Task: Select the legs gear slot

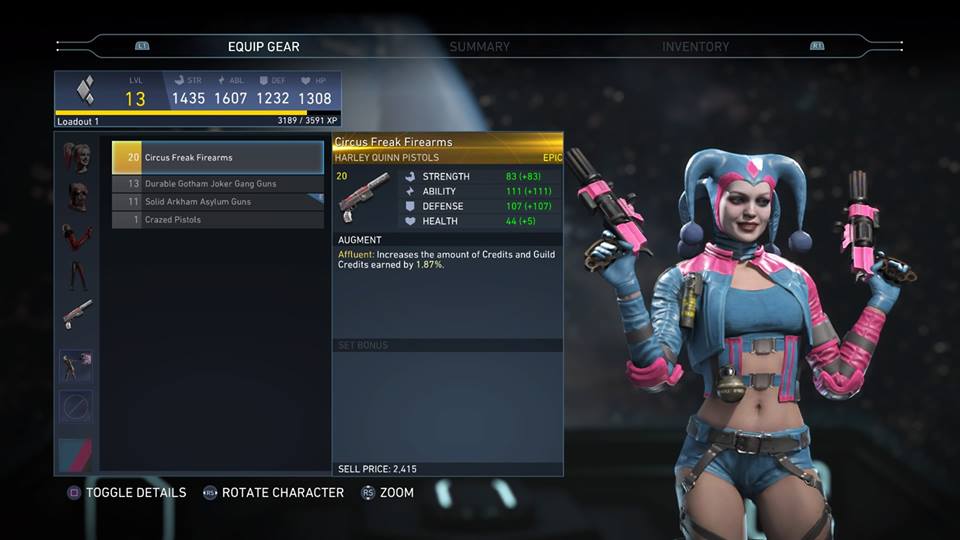Action: (77, 275)
